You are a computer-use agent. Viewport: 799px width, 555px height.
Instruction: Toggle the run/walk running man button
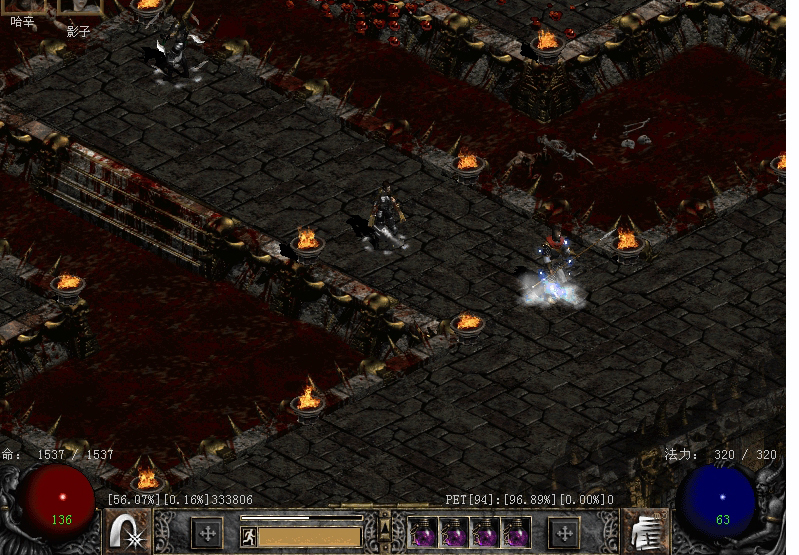[x=249, y=537]
